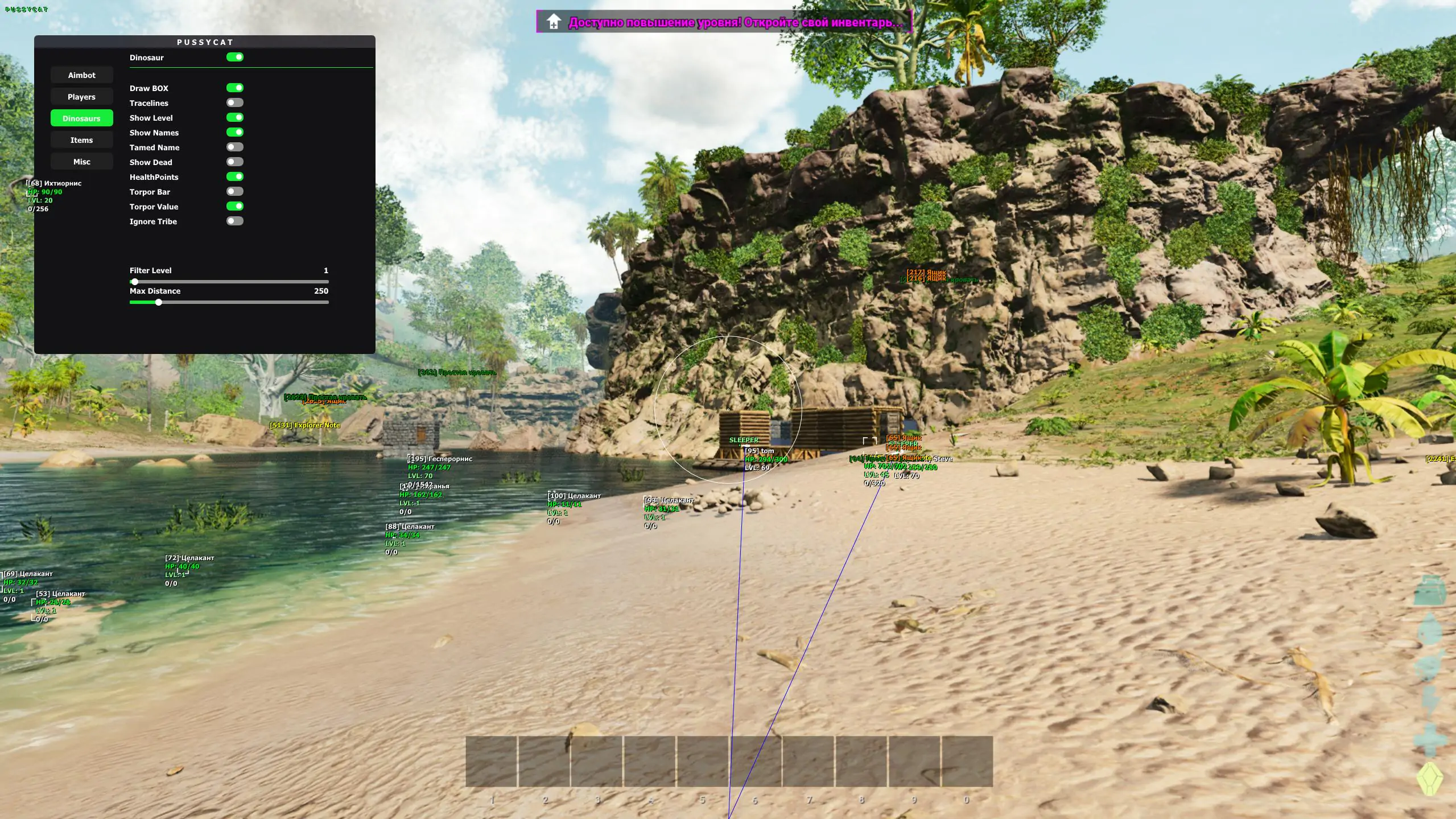Turn on the Ignore Tribe toggle
Screen dimensions: 1456x819
pyautogui.click(x=234, y=221)
